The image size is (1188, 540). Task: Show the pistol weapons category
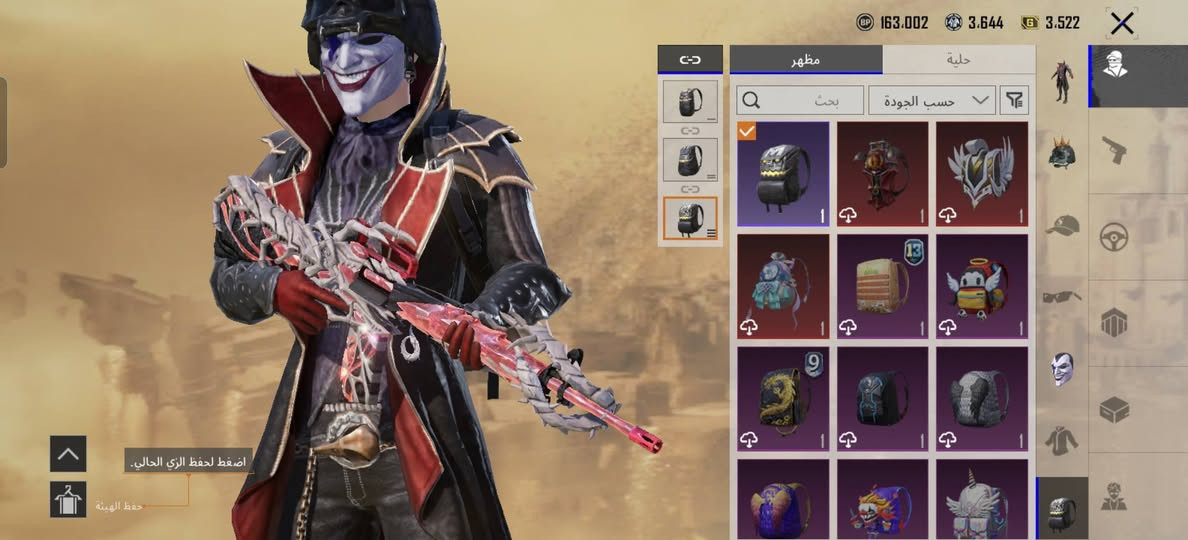tap(1114, 151)
